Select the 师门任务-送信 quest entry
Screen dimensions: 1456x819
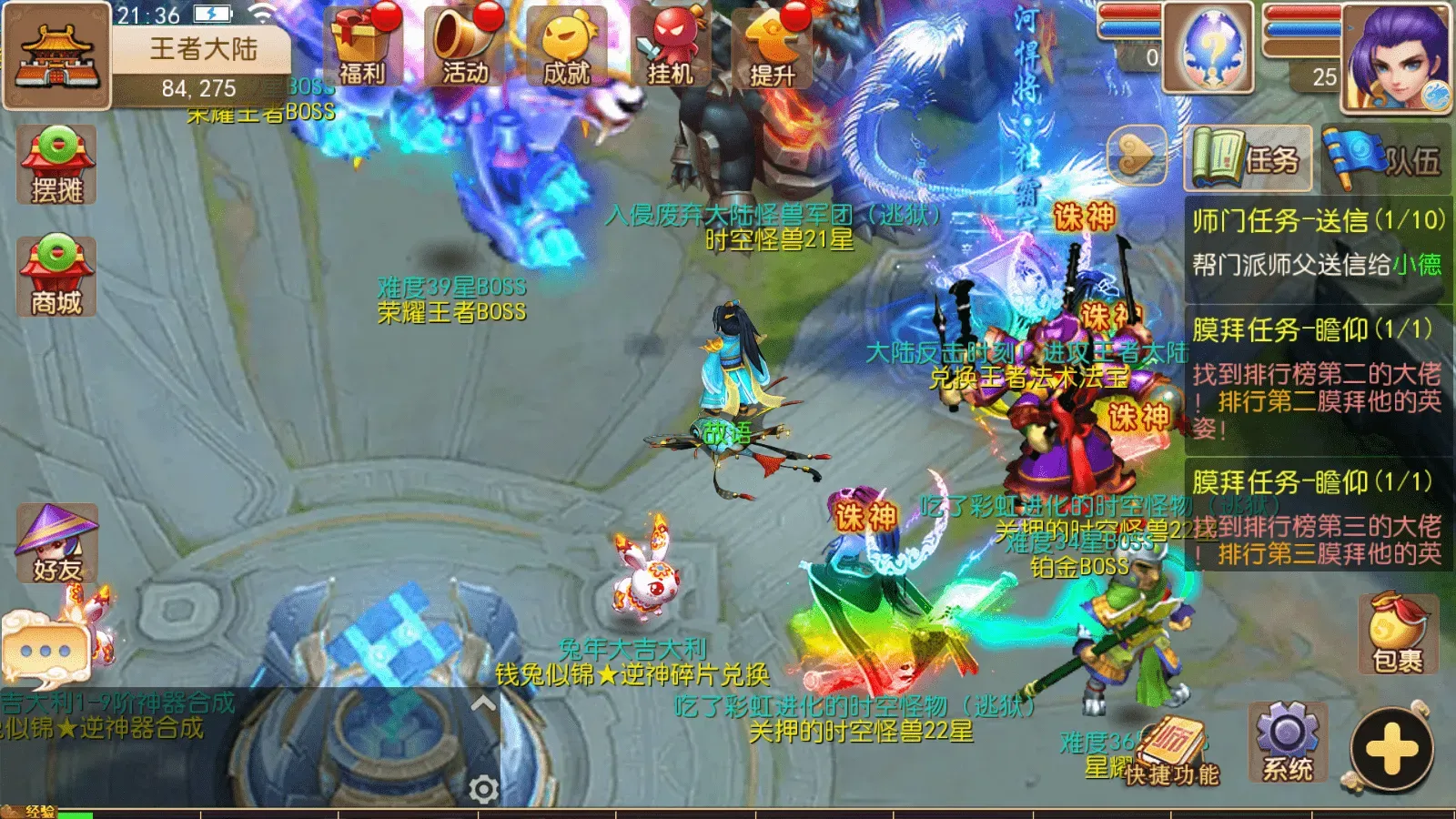[x=1317, y=242]
